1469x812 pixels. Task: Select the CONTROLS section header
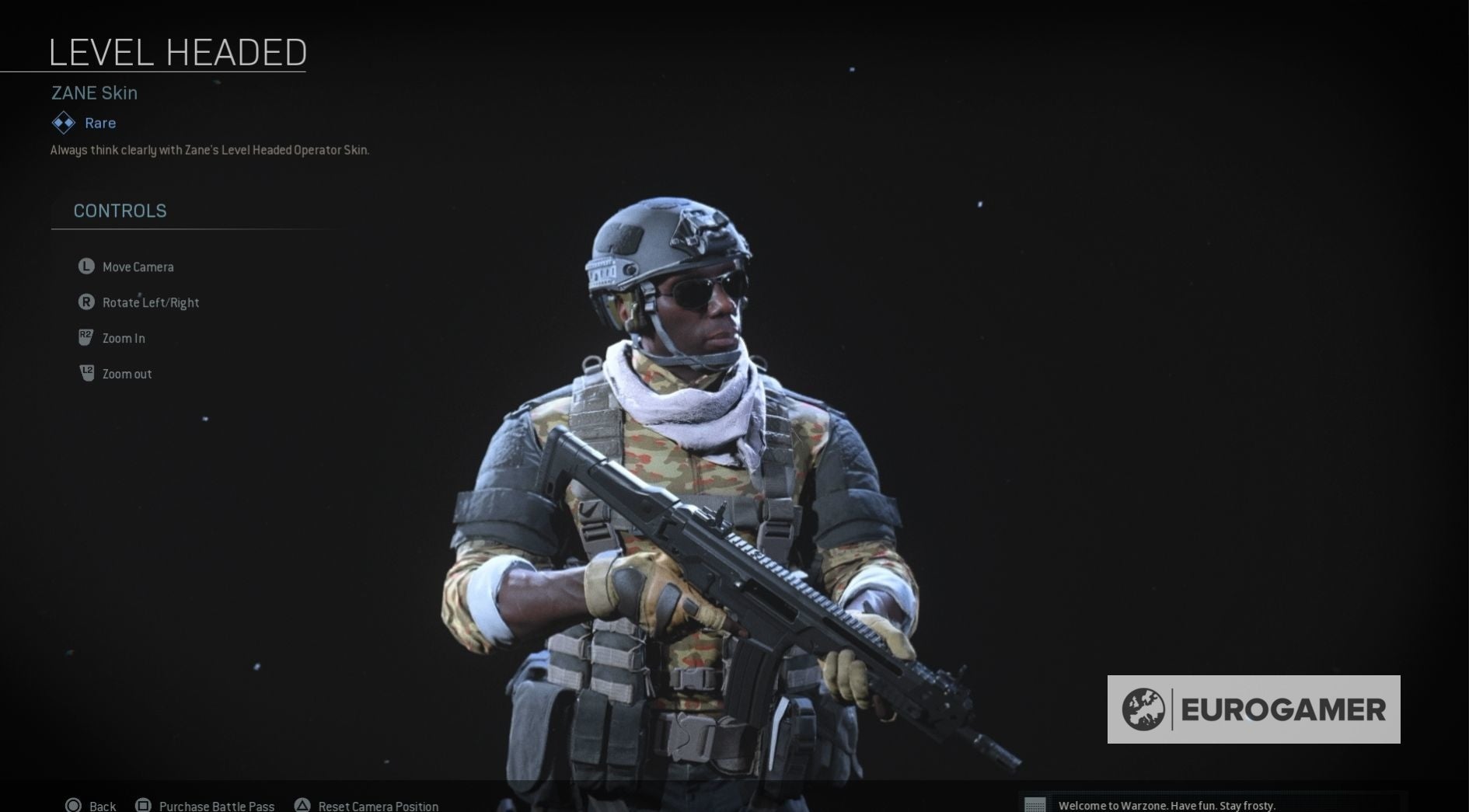(x=120, y=211)
